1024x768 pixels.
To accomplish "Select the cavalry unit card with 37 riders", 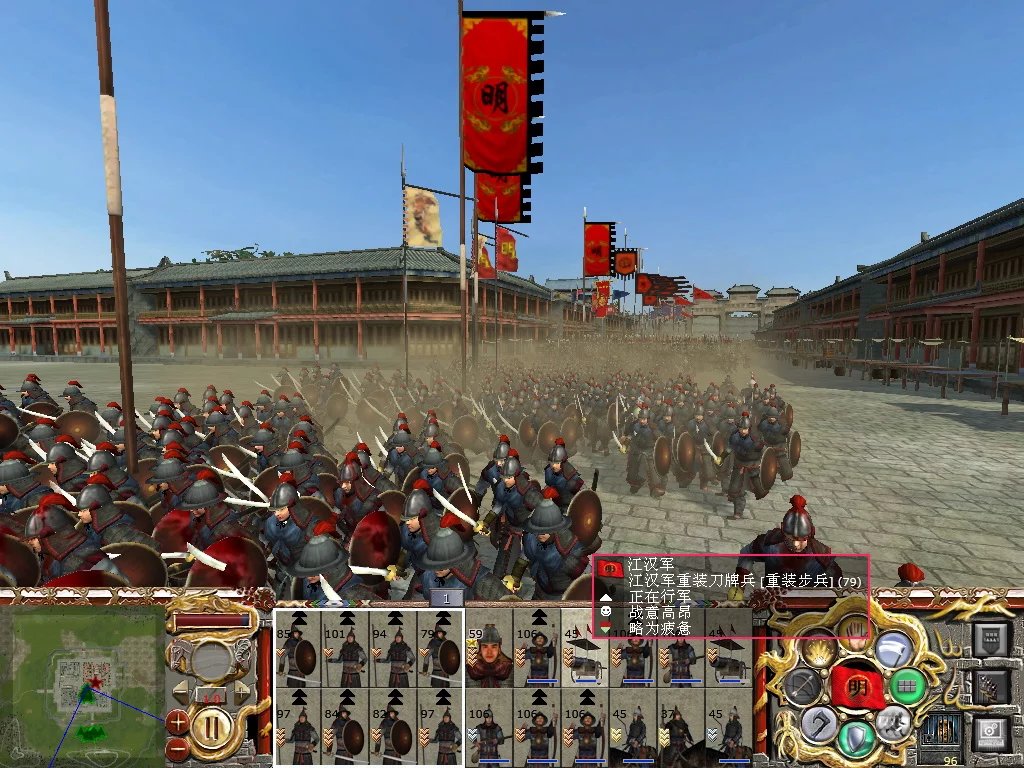I will coord(681,726).
